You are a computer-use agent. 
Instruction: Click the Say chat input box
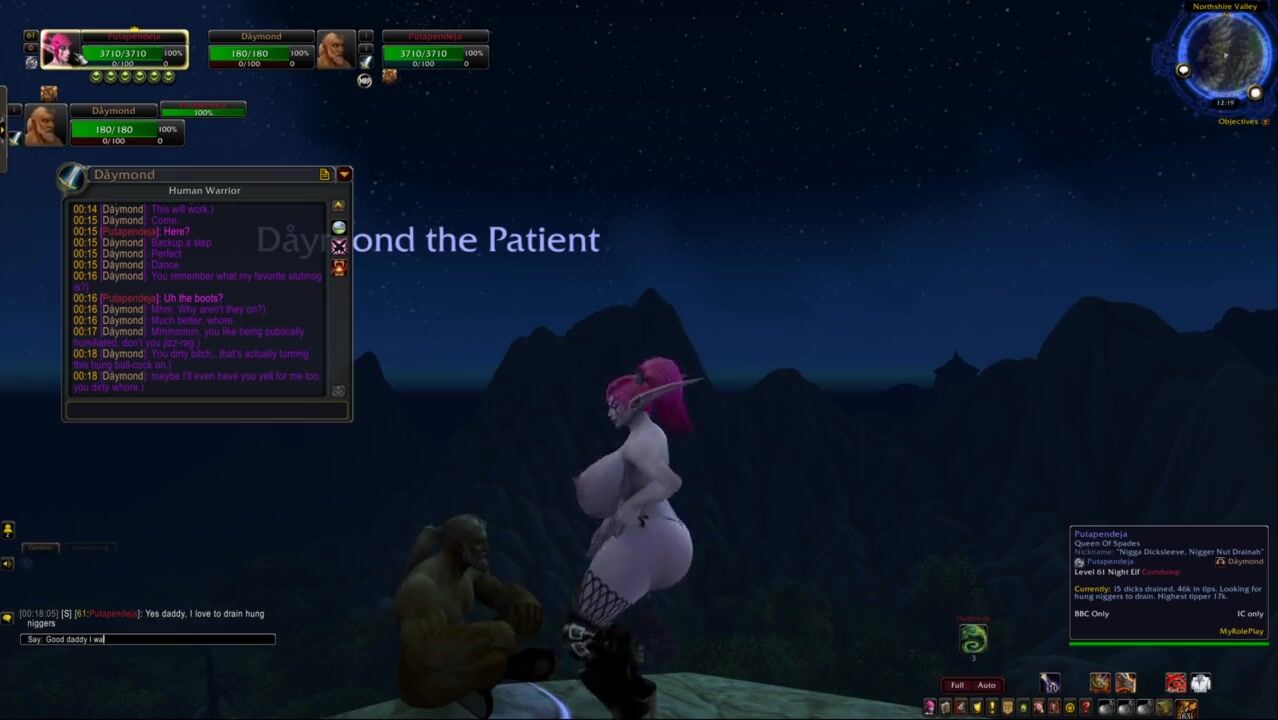(147, 639)
